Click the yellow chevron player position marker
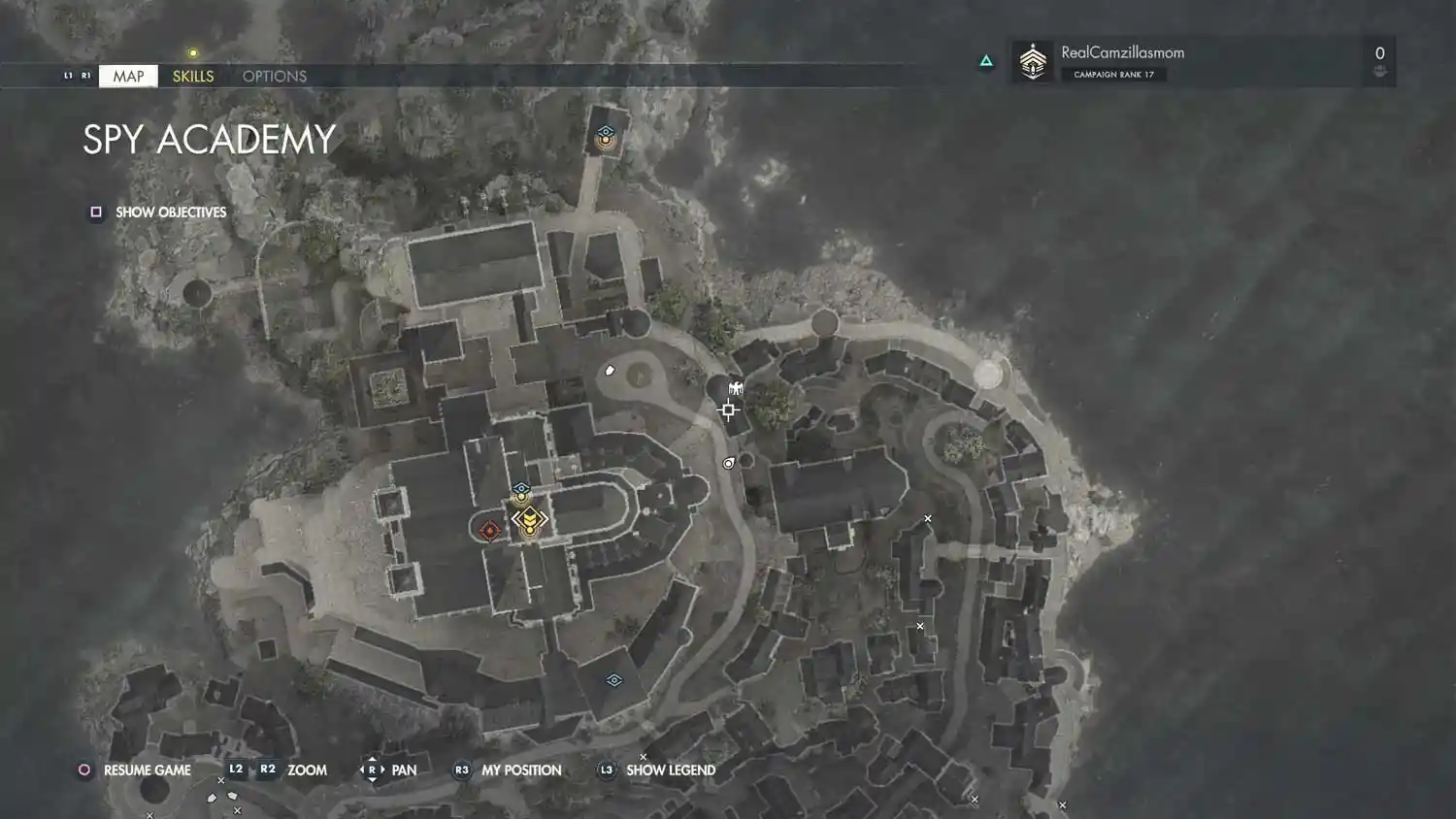This screenshot has width=1456, height=819. coord(530,522)
